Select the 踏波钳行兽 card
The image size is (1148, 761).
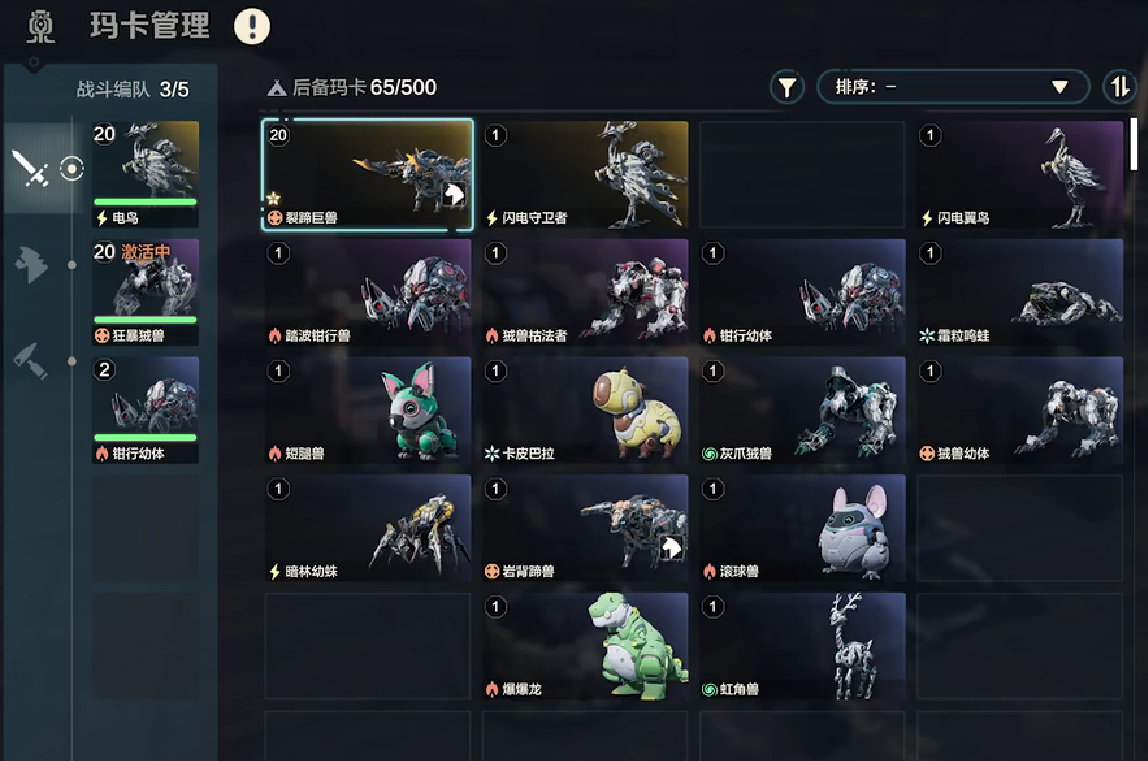(367, 292)
